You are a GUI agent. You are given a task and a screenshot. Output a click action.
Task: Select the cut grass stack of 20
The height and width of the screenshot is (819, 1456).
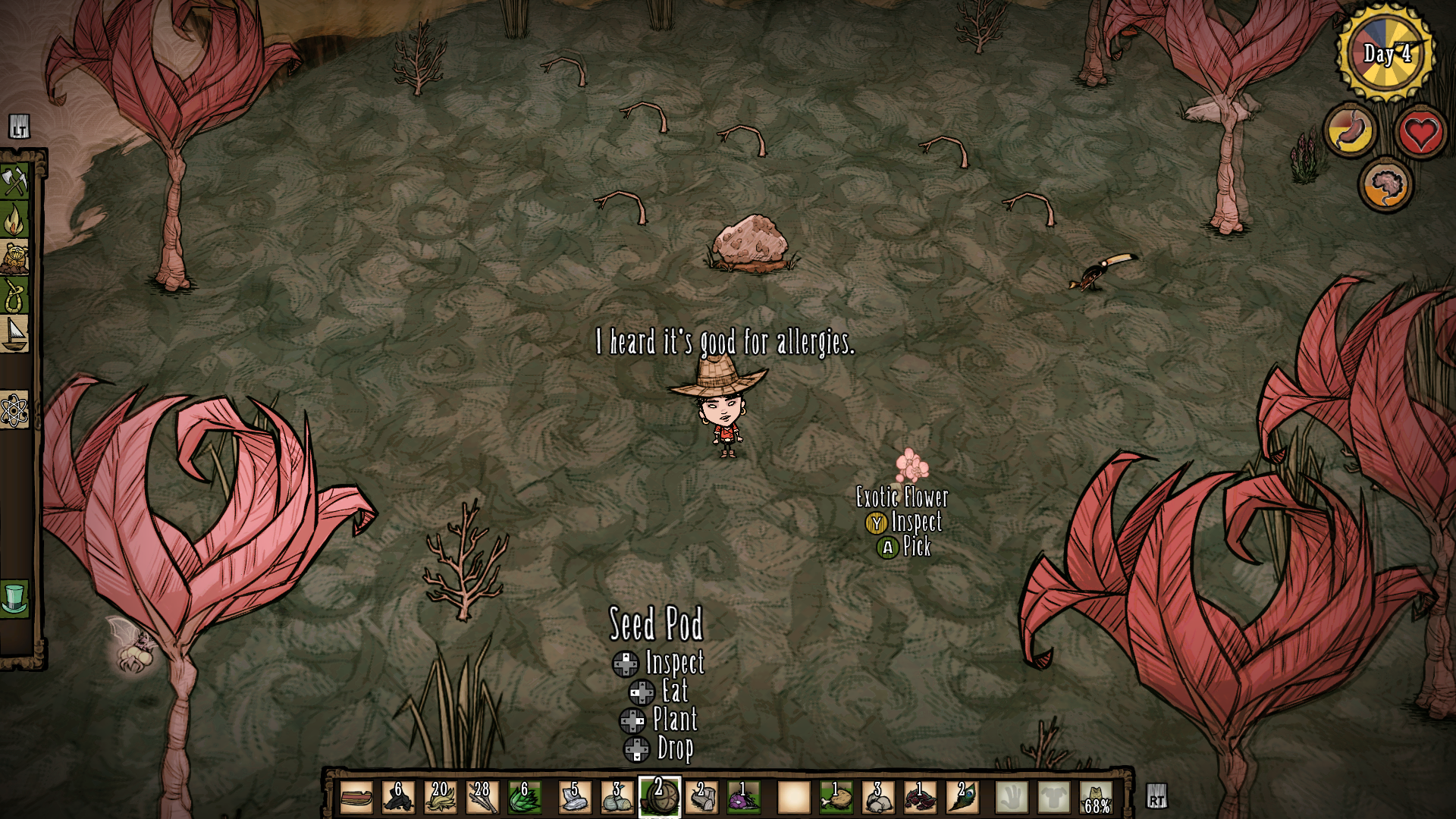(440, 798)
